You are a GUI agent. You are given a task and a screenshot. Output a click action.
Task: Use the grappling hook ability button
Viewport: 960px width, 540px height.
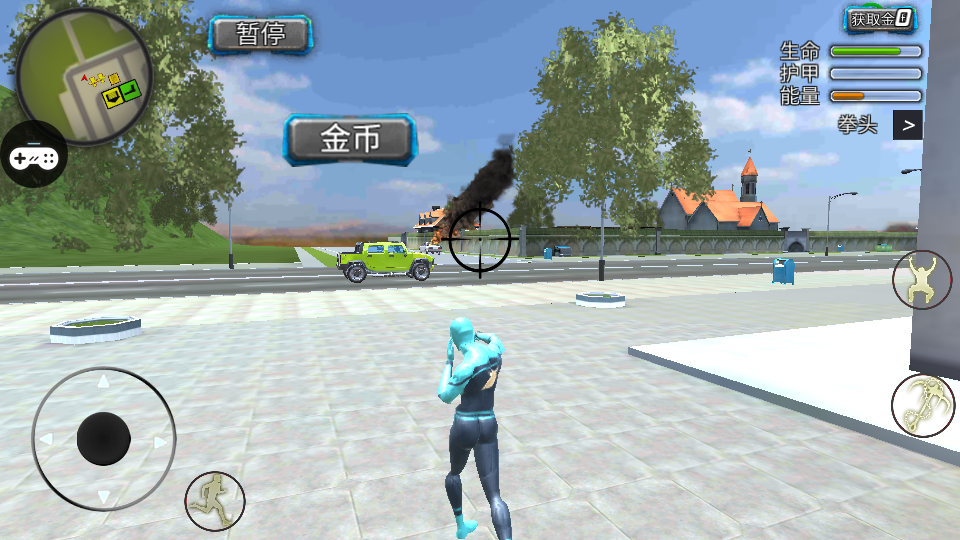point(921,405)
